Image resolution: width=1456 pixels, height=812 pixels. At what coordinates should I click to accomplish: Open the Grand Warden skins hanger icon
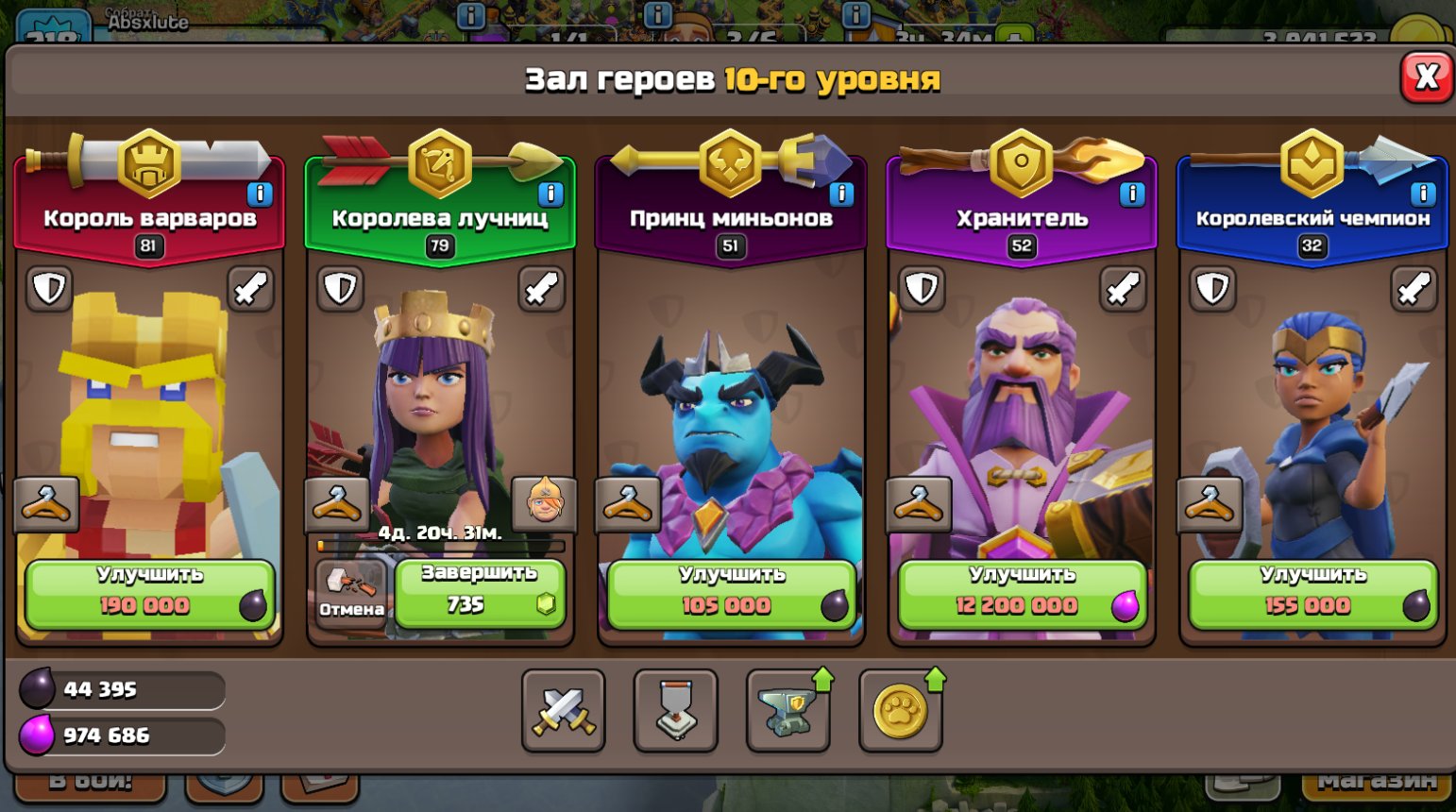click(922, 503)
